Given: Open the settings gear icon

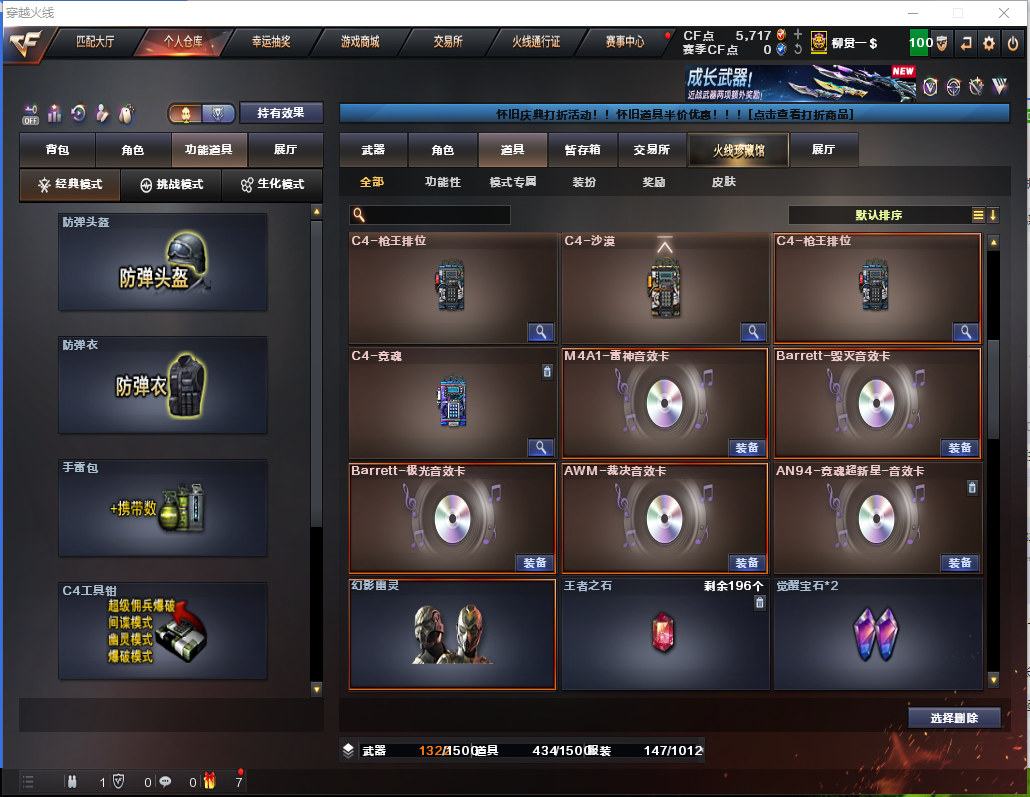Looking at the screenshot, I should (989, 43).
